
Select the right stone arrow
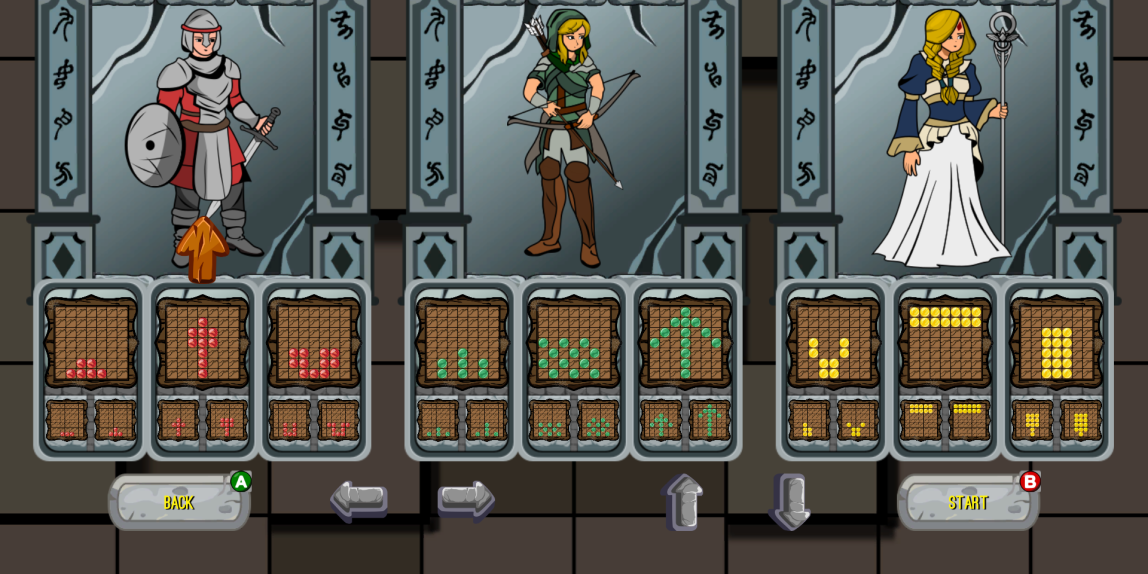[x=465, y=499]
